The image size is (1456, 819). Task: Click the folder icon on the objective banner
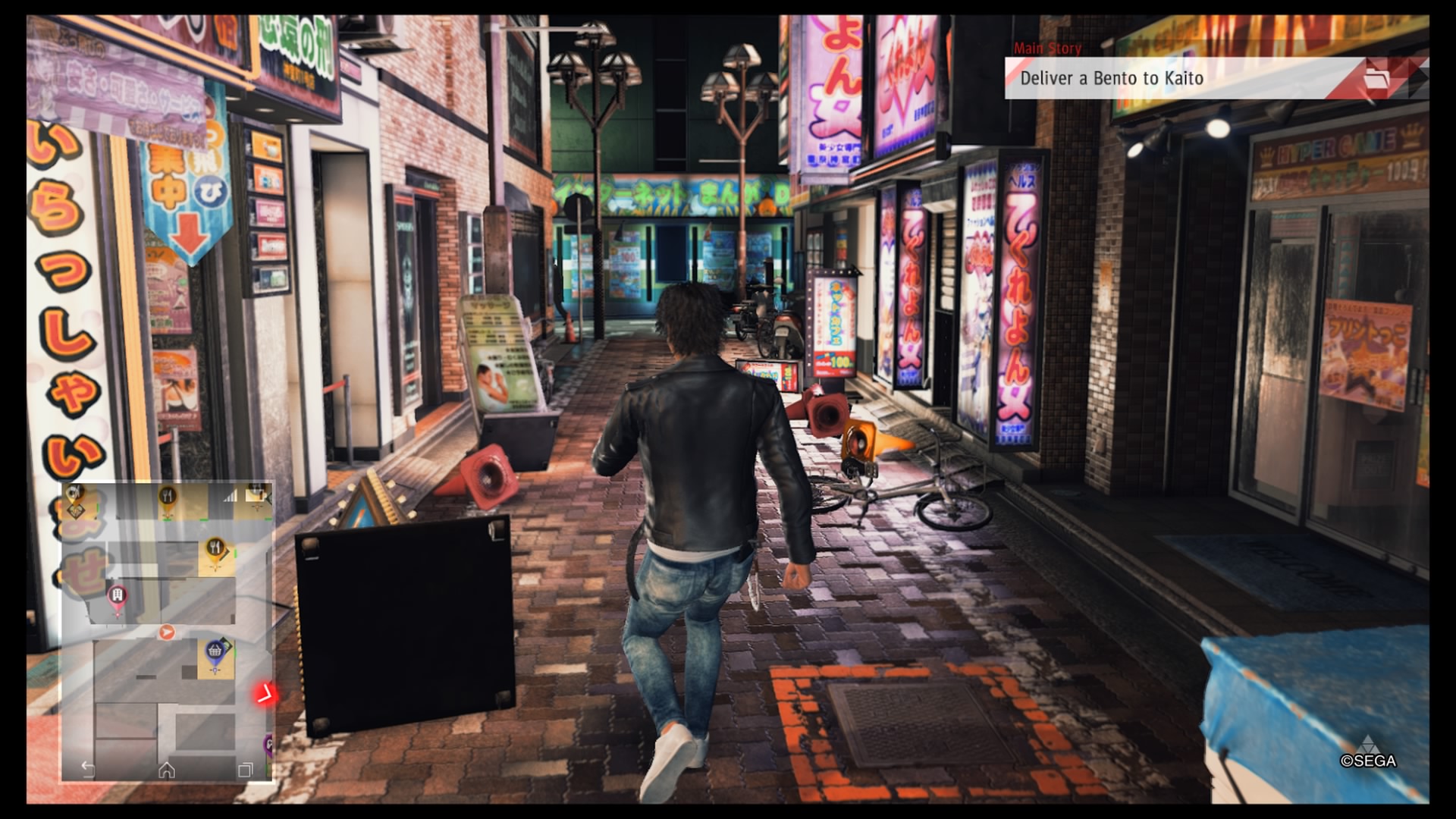[x=1376, y=78]
